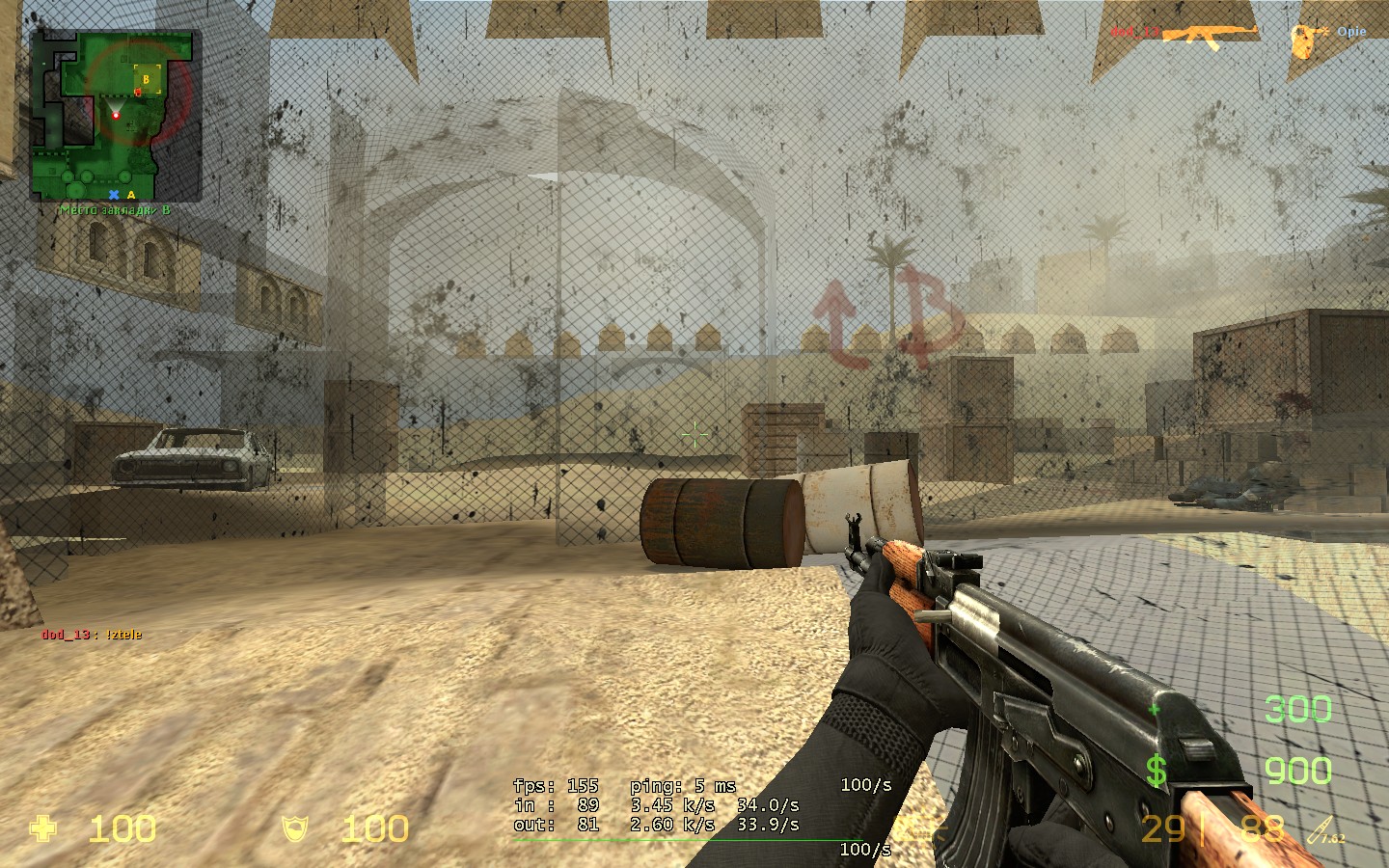Viewport: 1389px width, 868px height.
Task: Select the name Opie in the kill feed
Action: point(1350,32)
